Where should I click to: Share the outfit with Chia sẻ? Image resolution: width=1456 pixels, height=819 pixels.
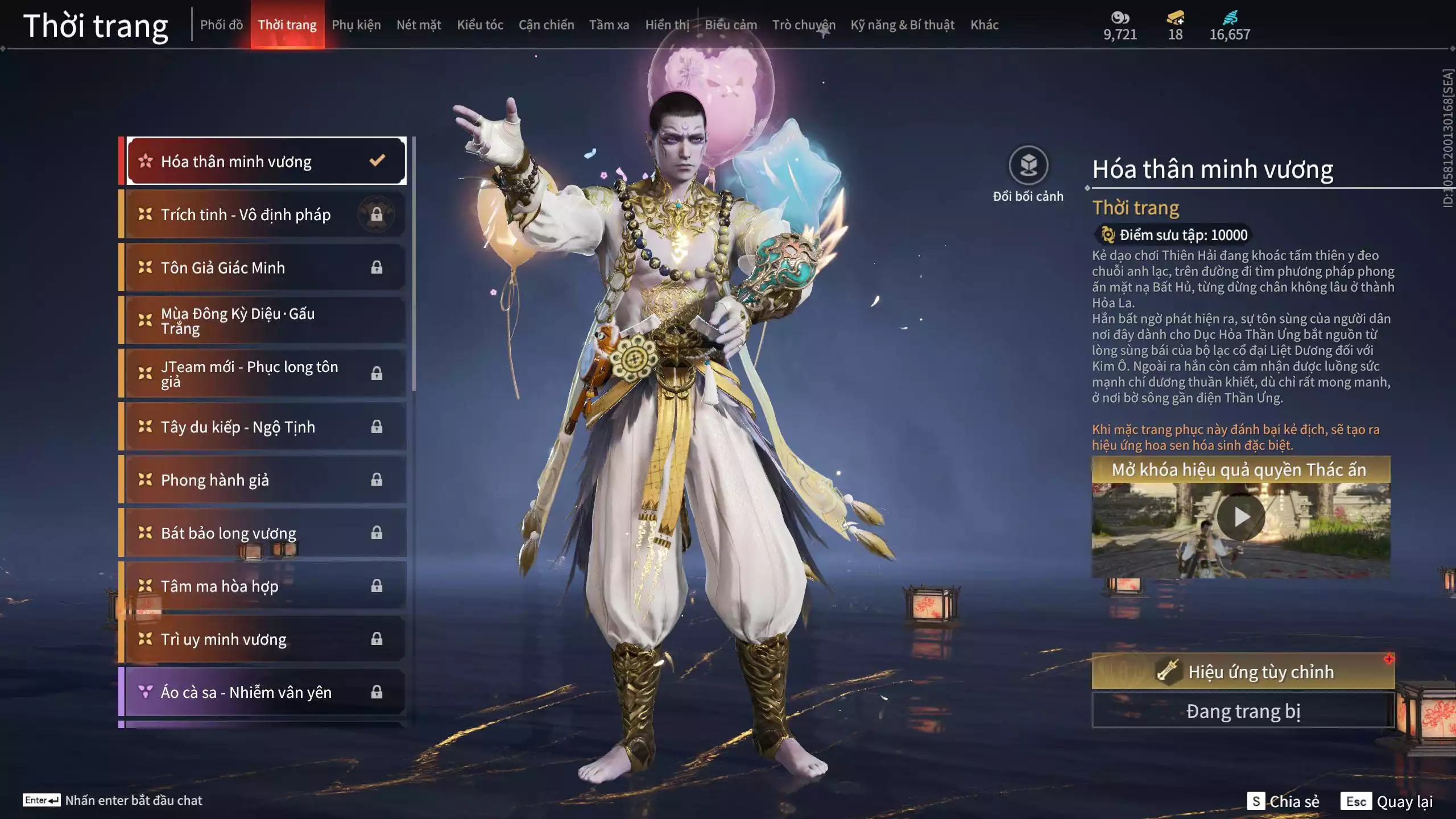[x=1283, y=801]
